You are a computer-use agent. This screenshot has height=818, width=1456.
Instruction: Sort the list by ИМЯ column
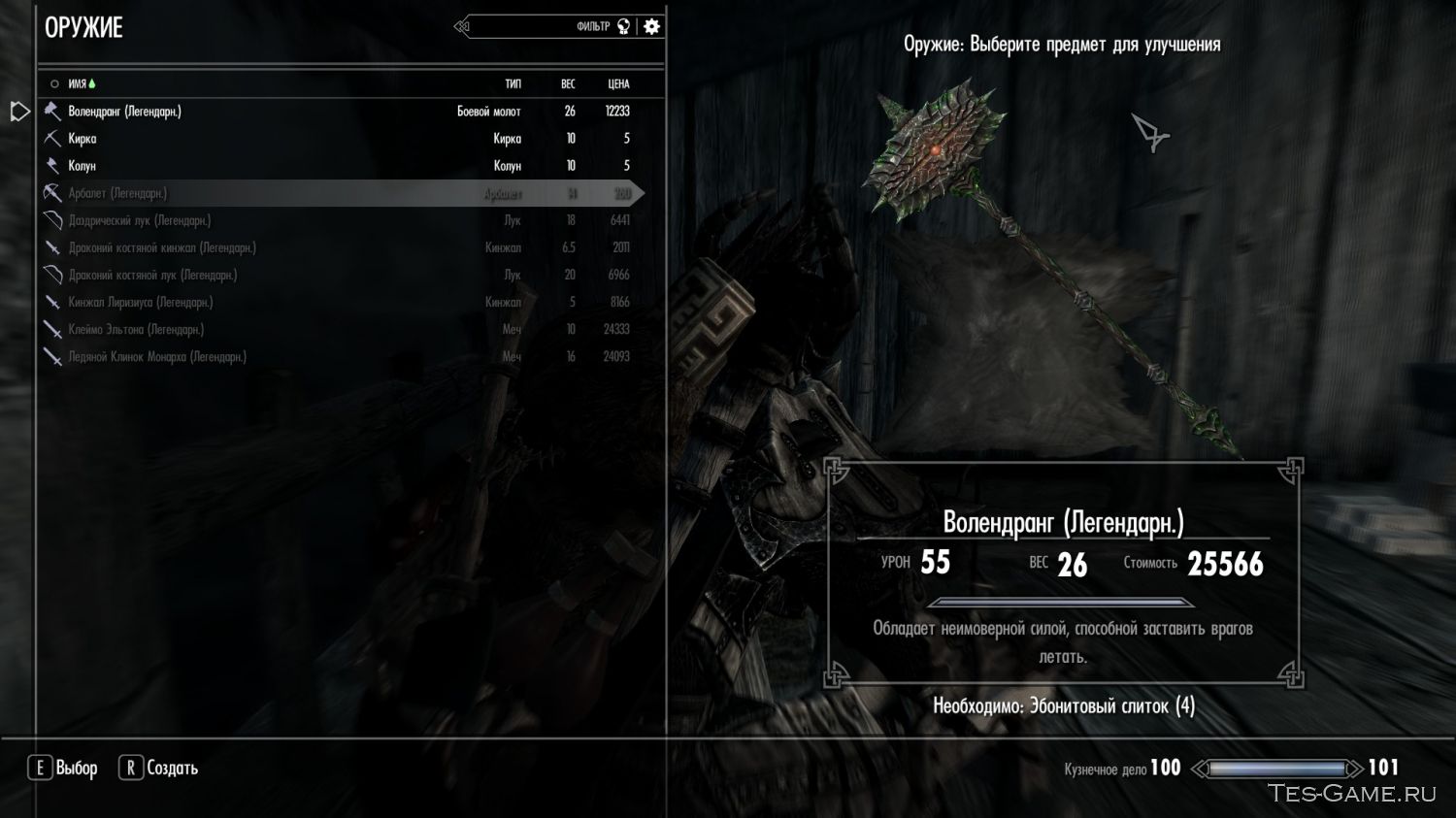pyautogui.click(x=78, y=84)
